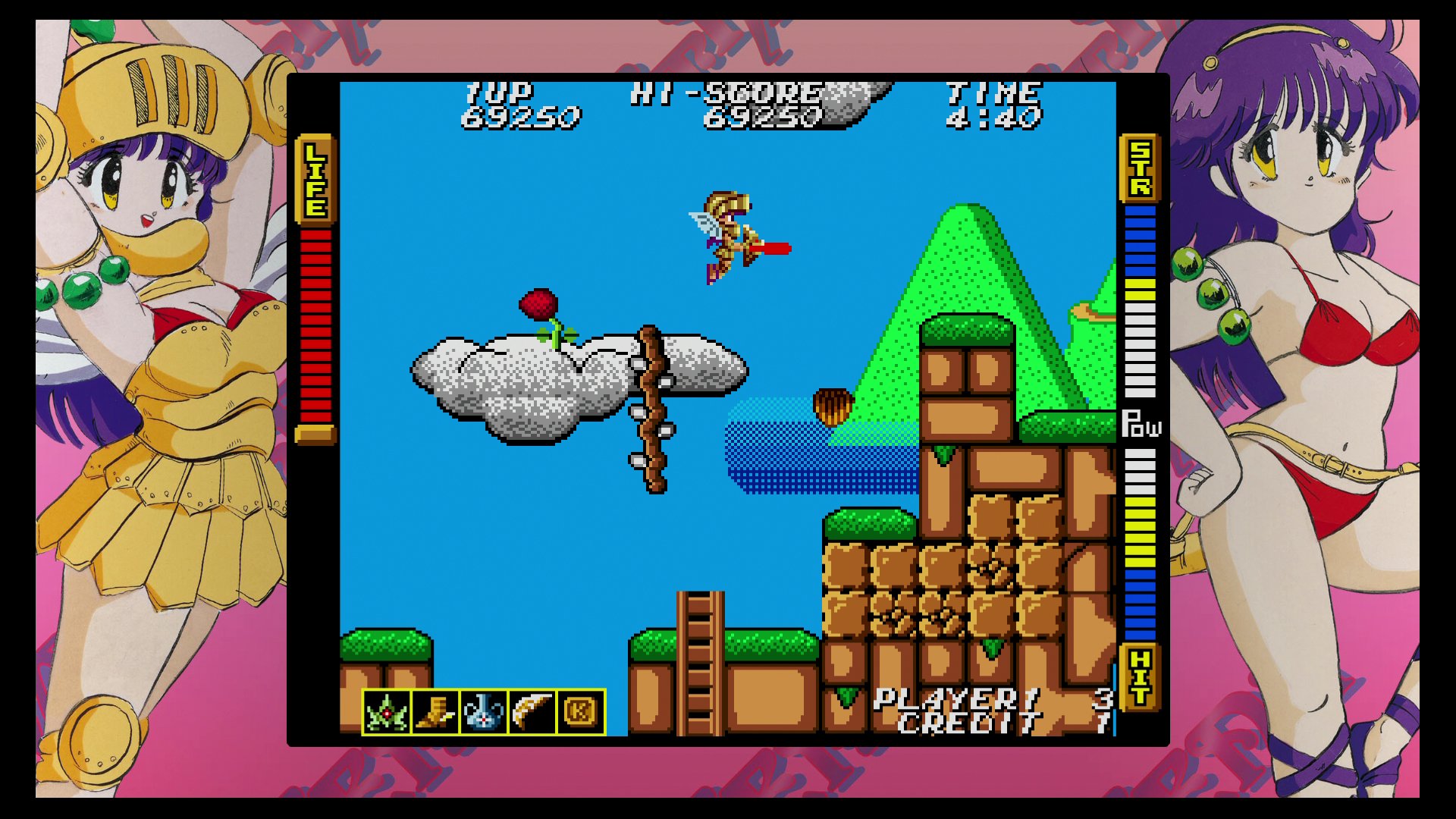Image resolution: width=1456 pixels, height=819 pixels.
Task: Click the red LIFE health bar
Action: (x=315, y=326)
